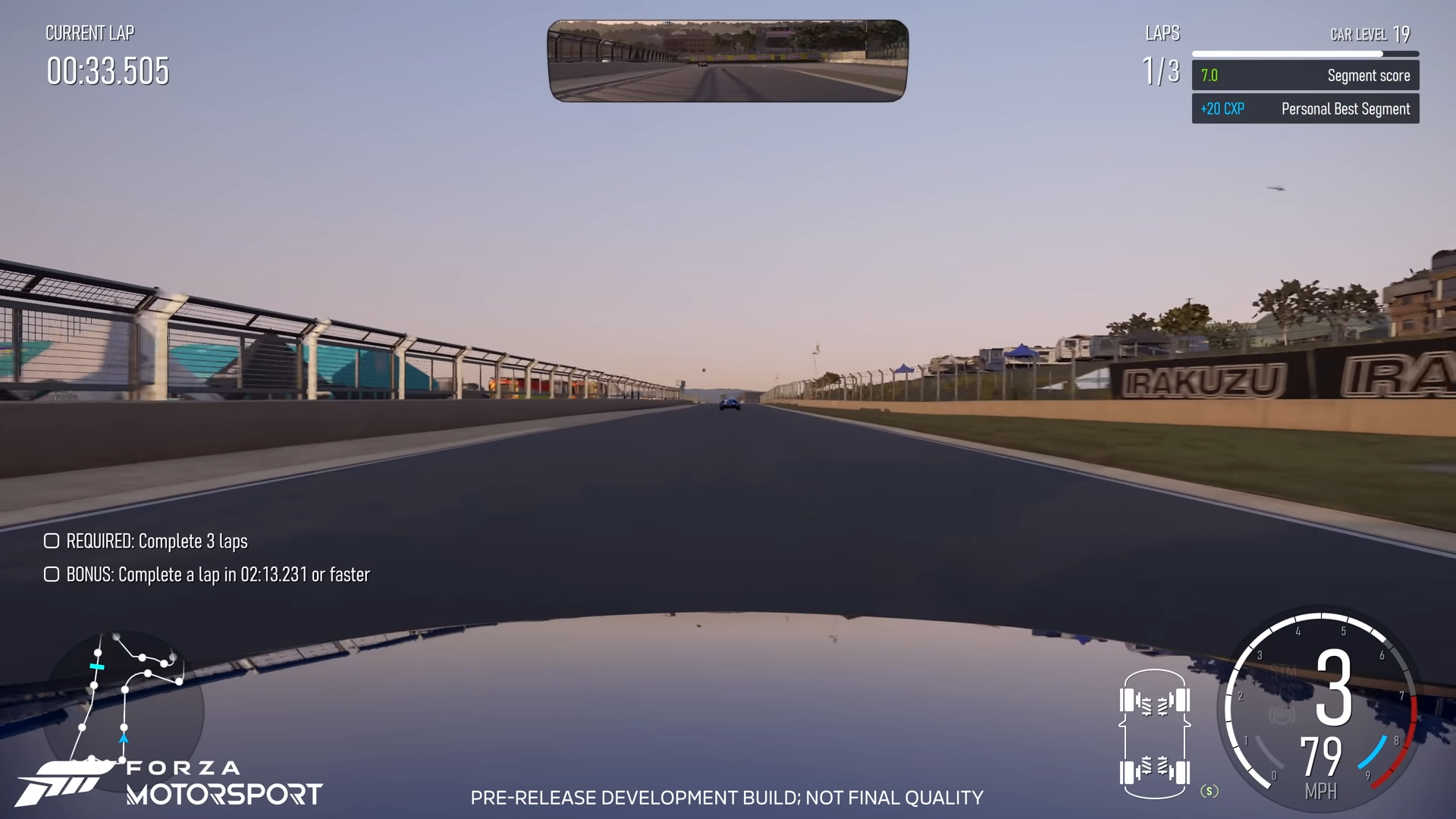1456x819 pixels.
Task: Open the Segment score panel
Action: pos(1305,75)
